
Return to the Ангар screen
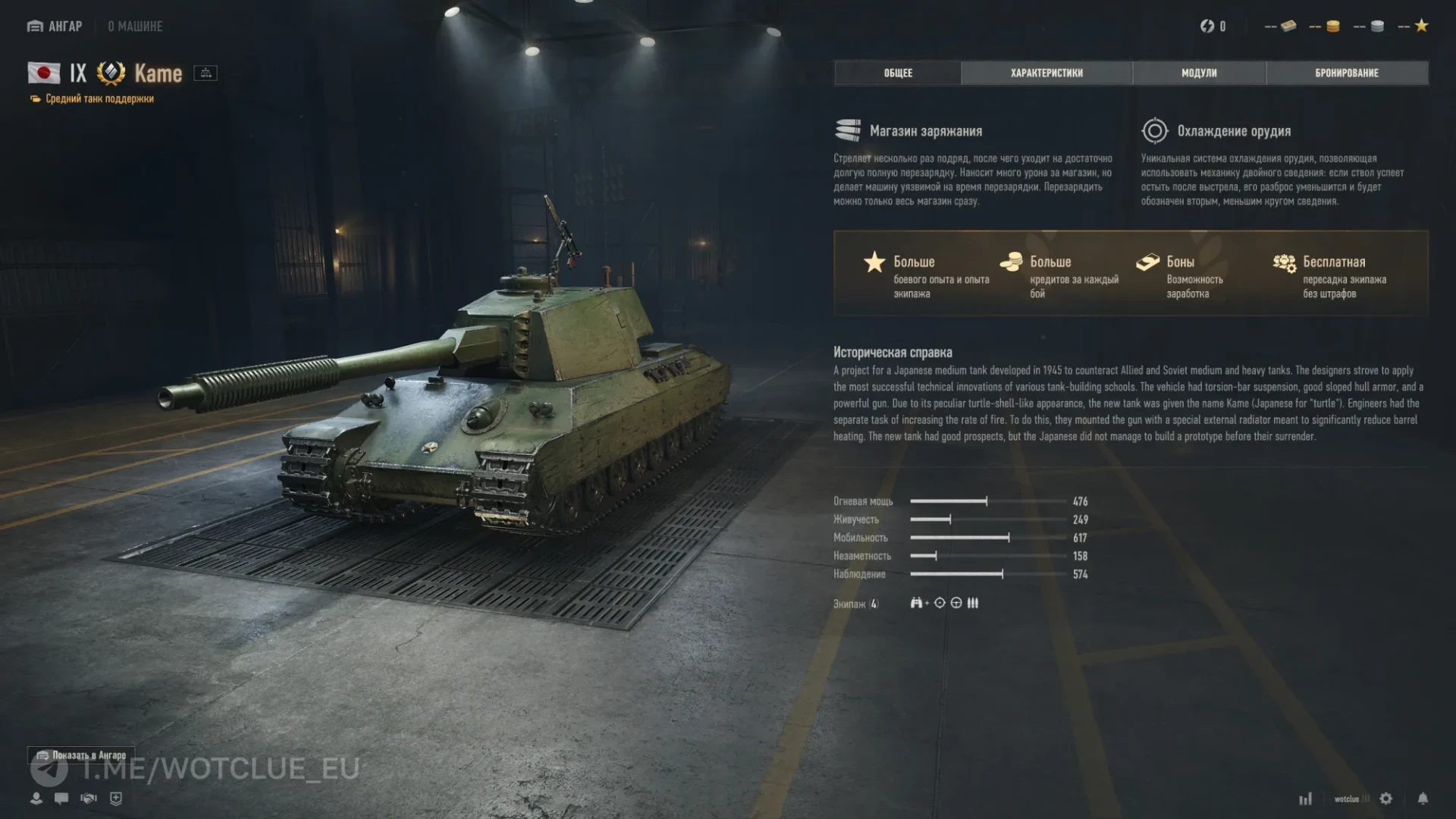[55, 27]
